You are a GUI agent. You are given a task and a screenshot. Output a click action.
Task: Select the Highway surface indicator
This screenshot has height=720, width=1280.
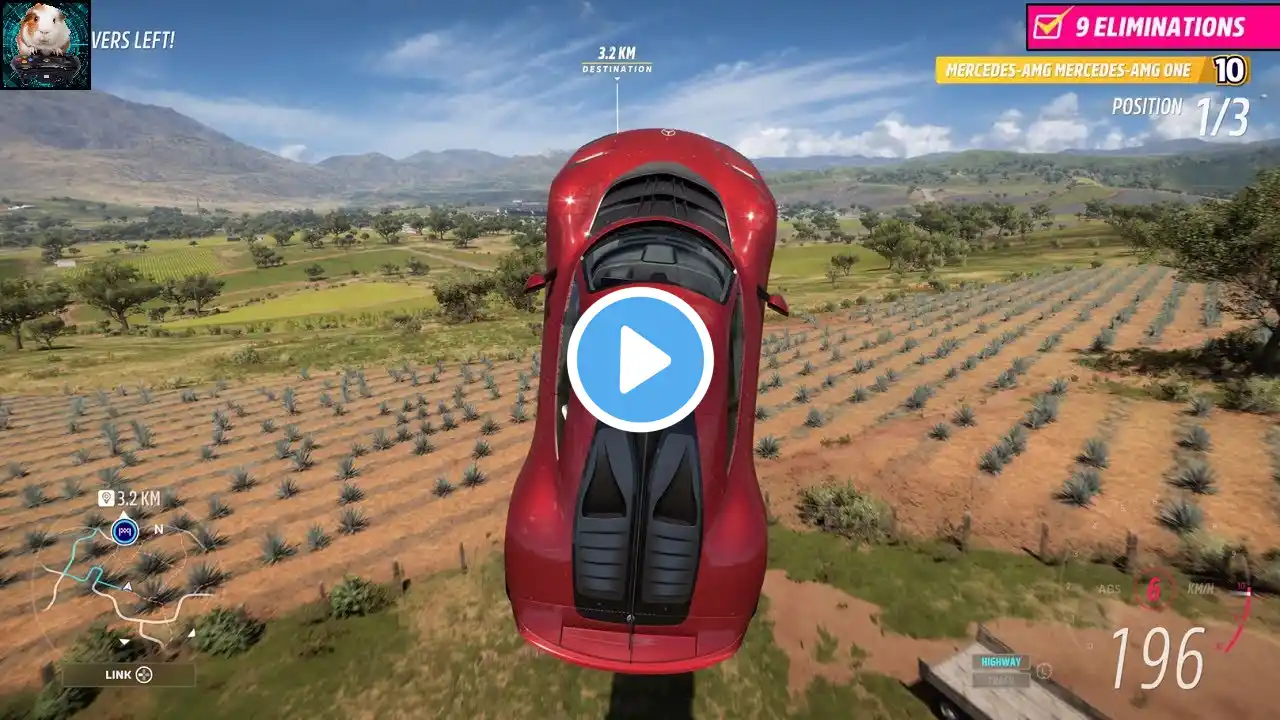(x=1001, y=662)
